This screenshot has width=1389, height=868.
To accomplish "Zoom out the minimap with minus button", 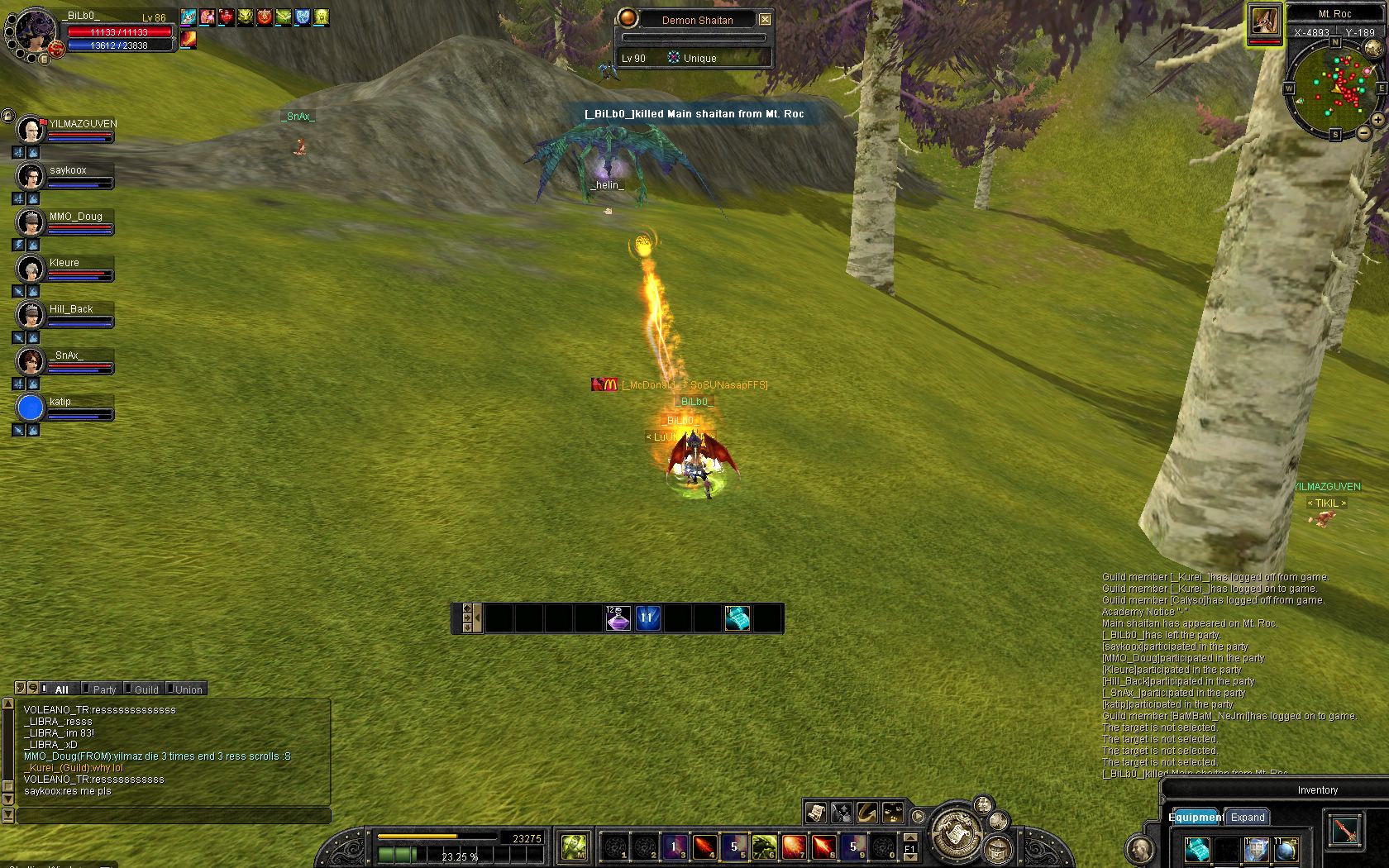I will click(1363, 132).
